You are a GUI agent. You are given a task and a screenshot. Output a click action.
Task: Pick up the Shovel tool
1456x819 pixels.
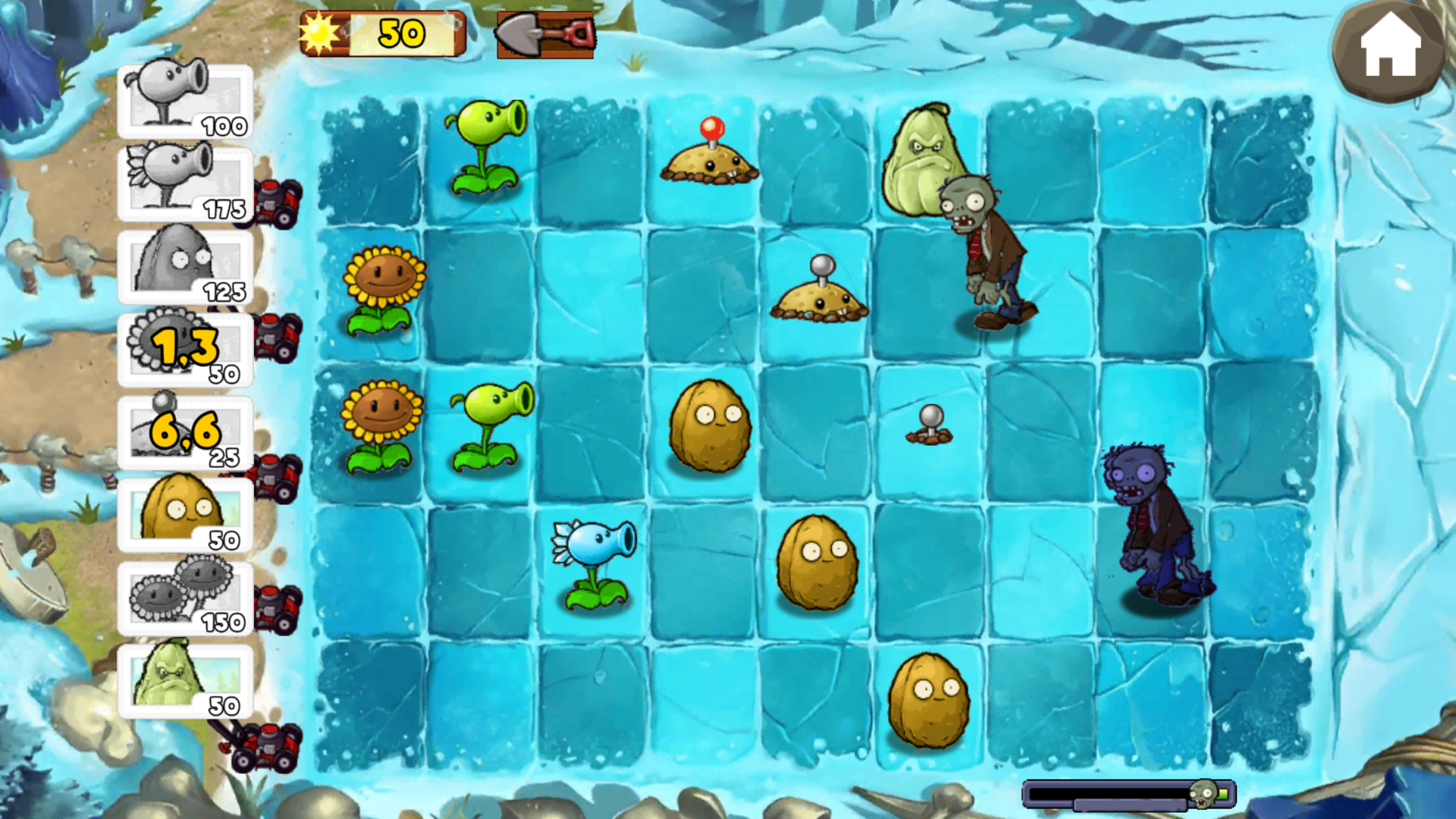point(544,34)
